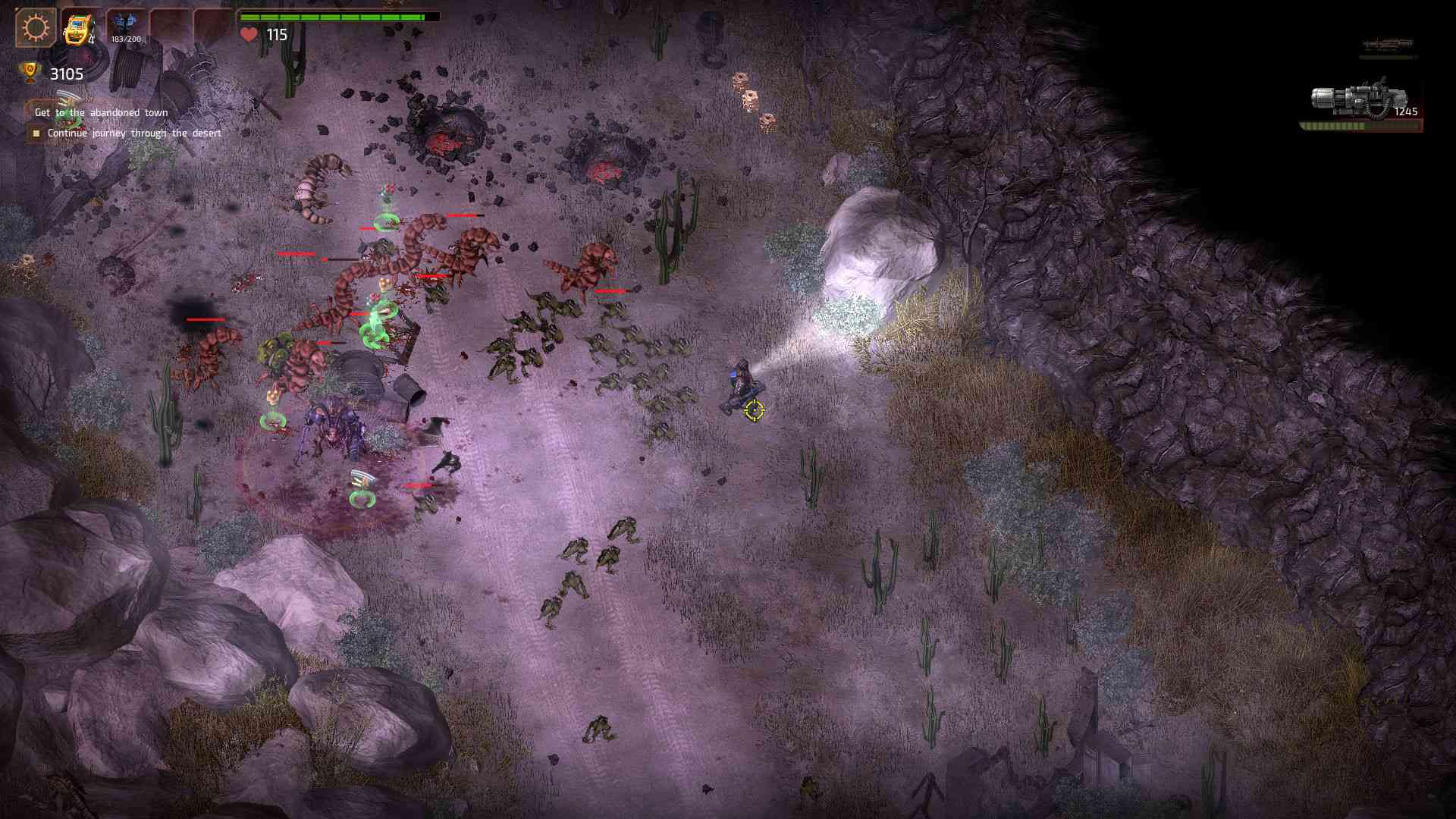Expand the weapon ammo belt display
This screenshot has height=819, width=1456.
[1357, 126]
